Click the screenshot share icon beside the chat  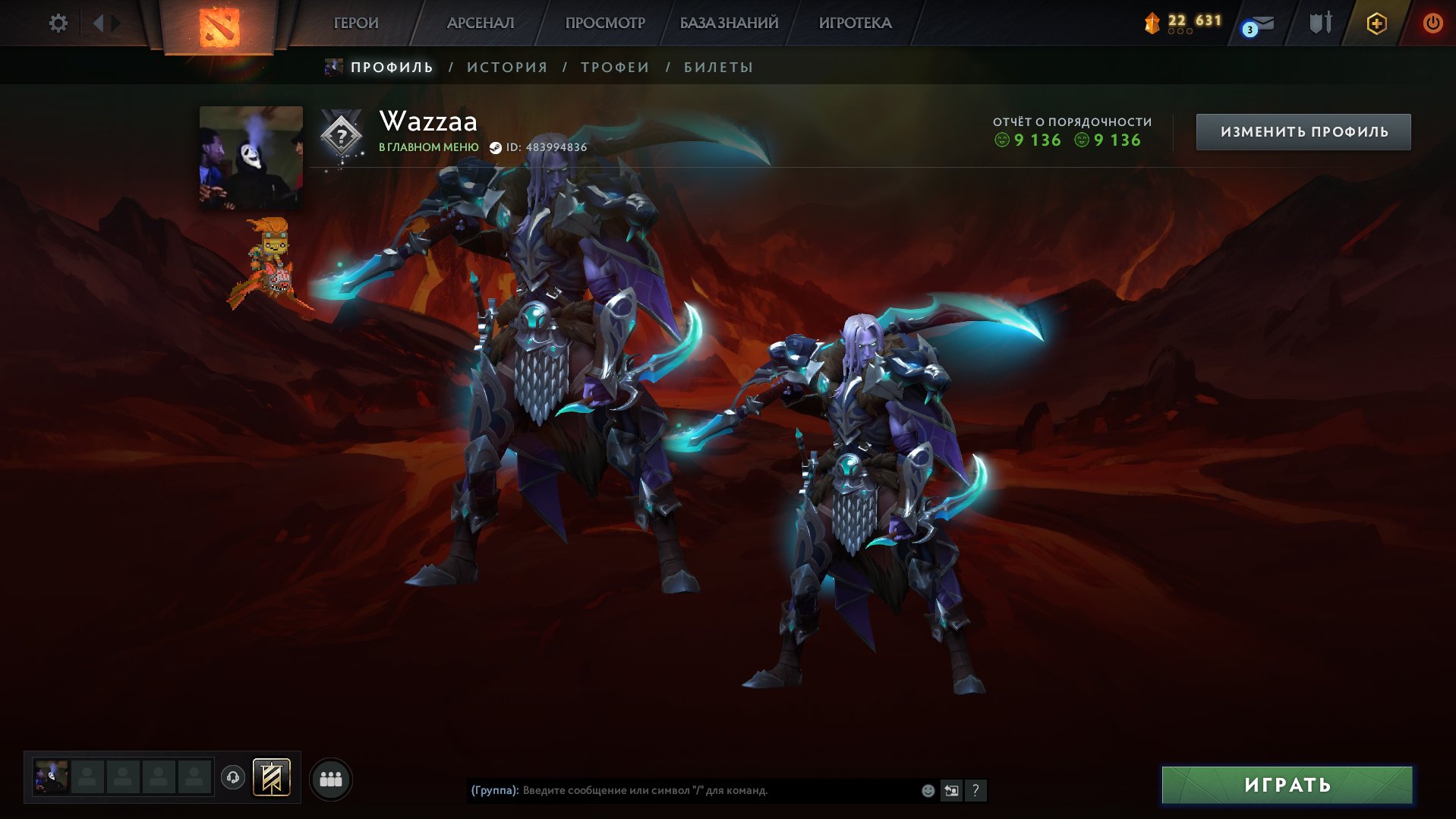click(x=952, y=790)
